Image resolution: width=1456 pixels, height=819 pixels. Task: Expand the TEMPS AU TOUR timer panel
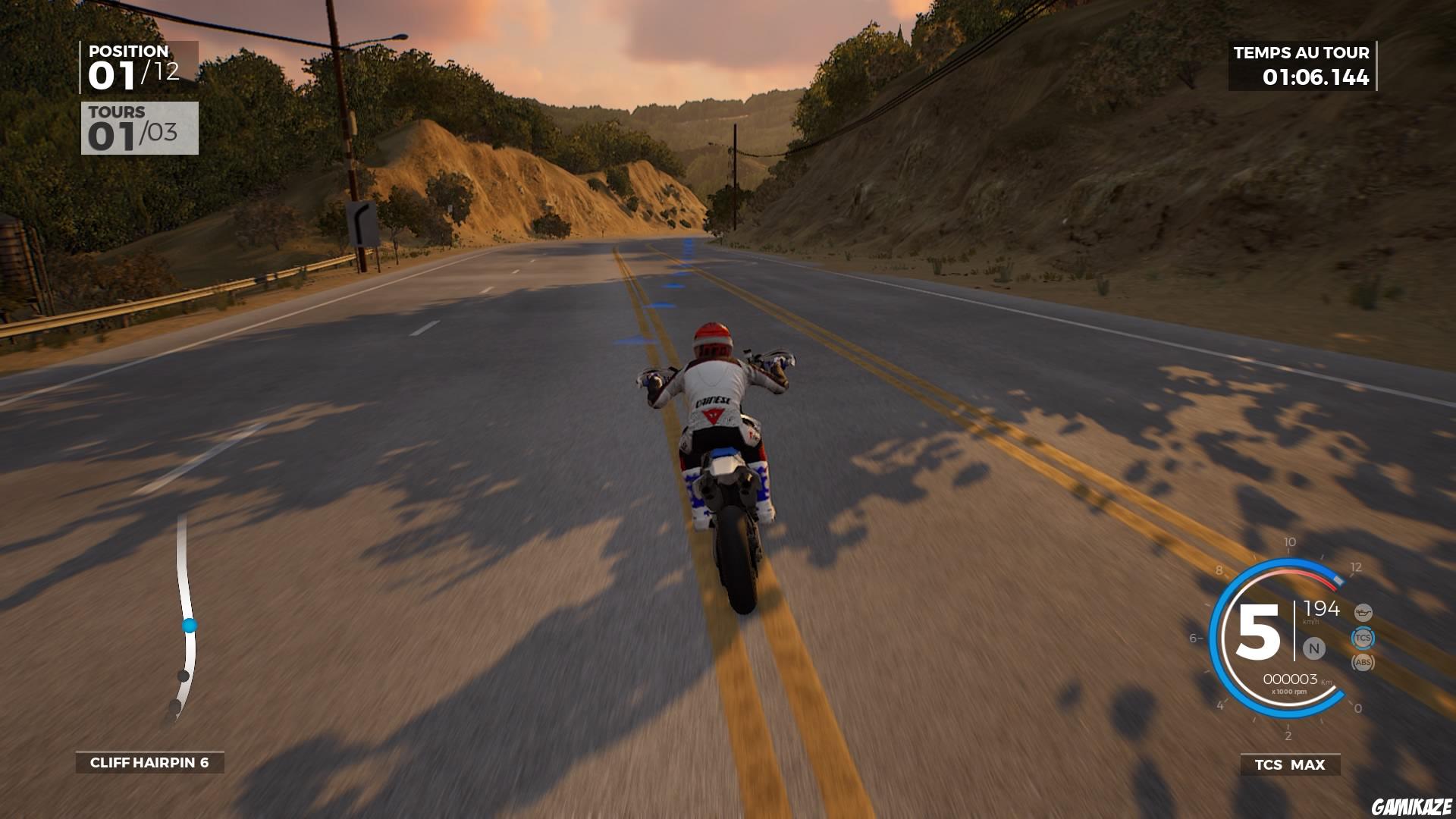[1301, 67]
